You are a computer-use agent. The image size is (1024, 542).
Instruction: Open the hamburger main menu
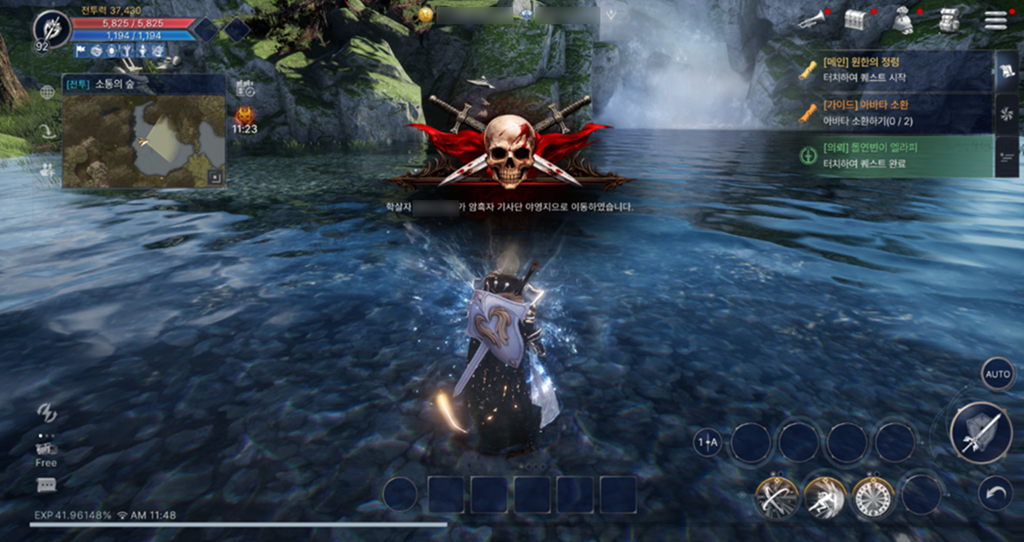click(995, 20)
